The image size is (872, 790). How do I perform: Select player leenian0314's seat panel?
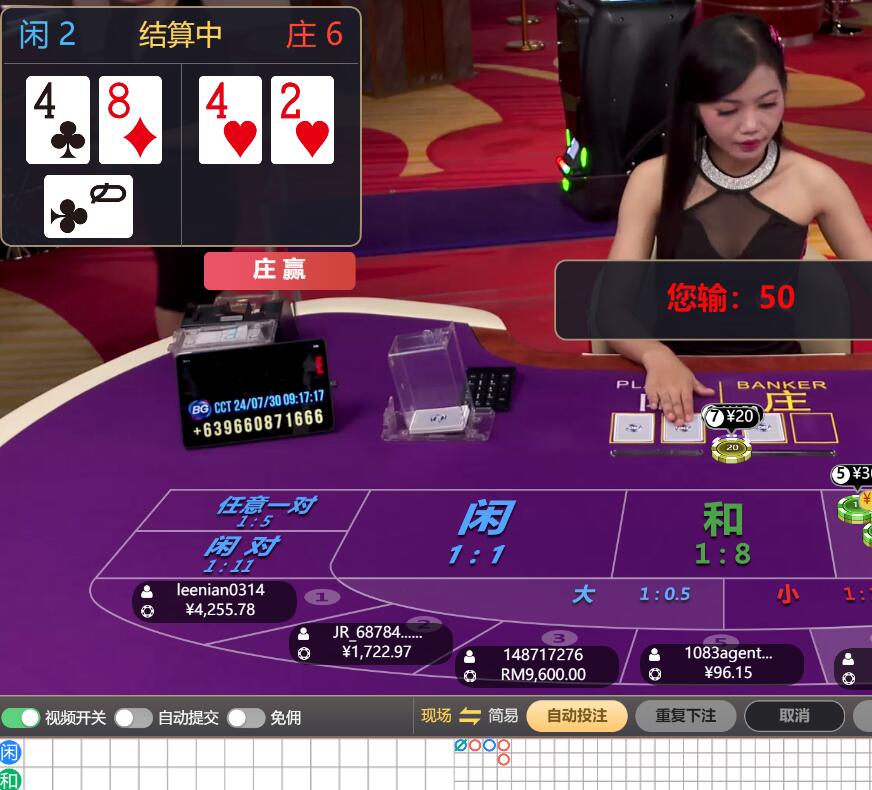coord(214,600)
